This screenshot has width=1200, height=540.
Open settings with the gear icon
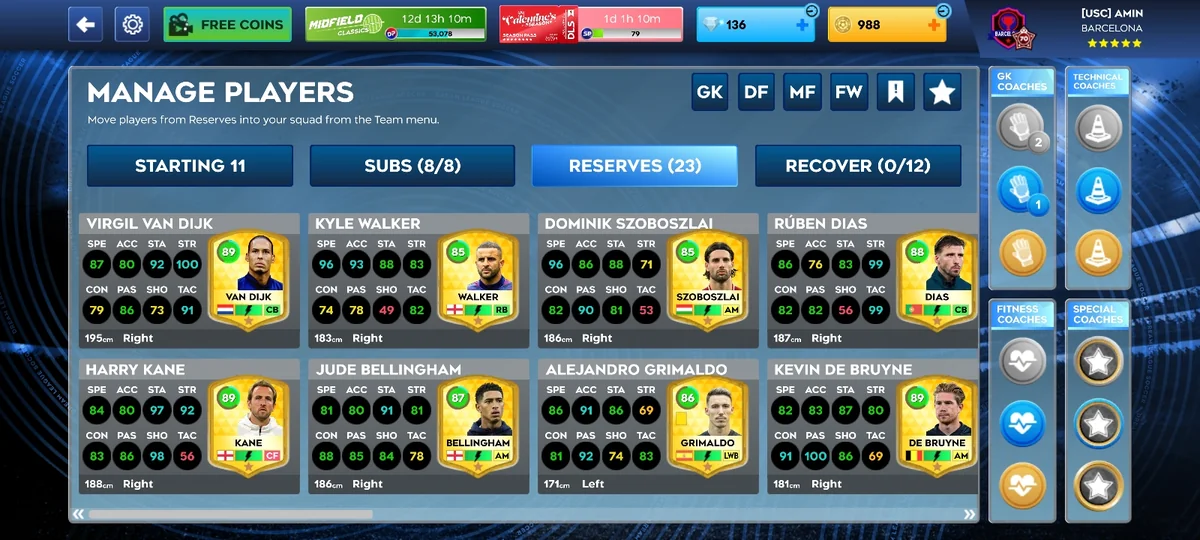coord(132,24)
